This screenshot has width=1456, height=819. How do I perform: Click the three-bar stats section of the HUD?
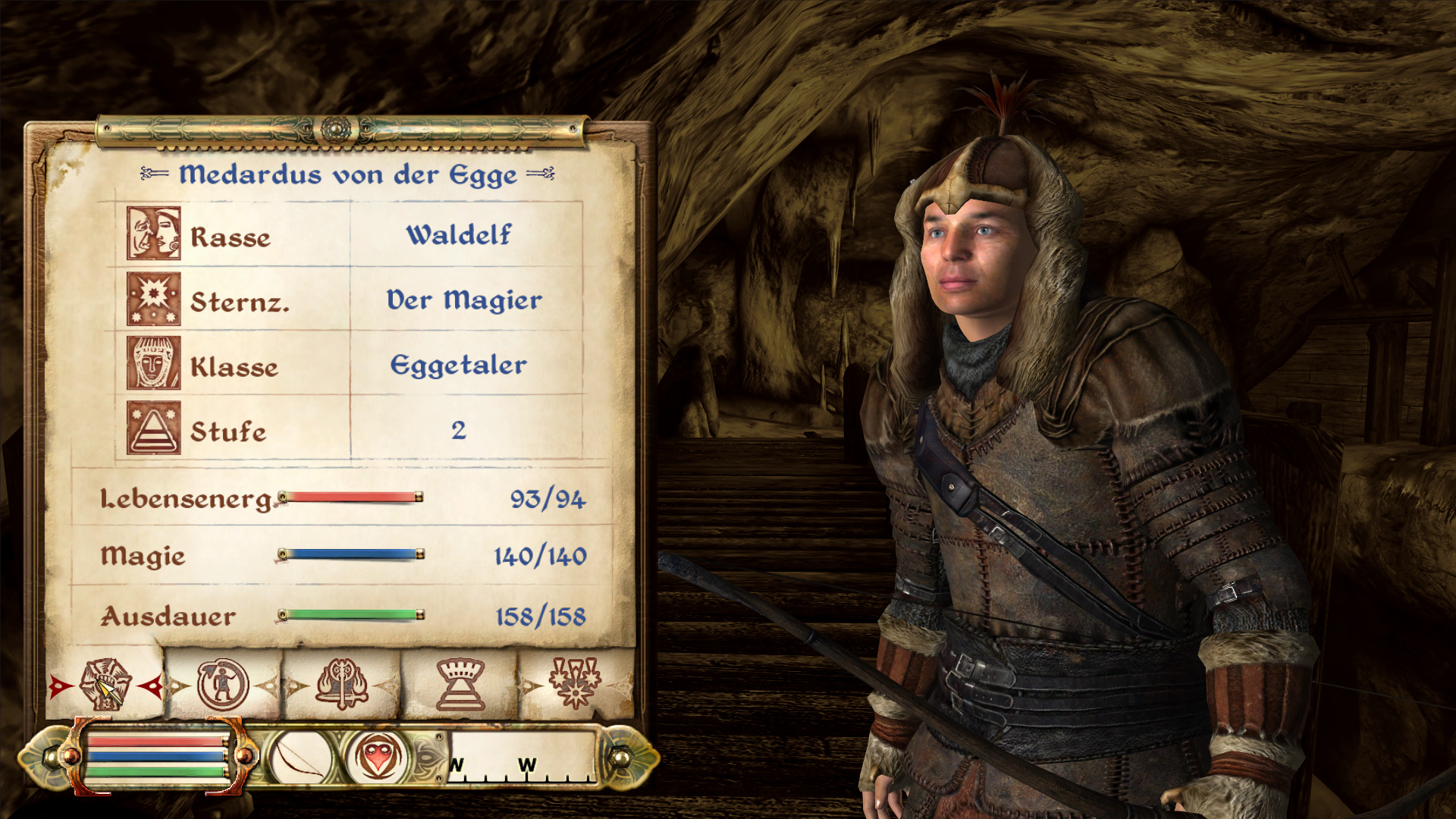[x=157, y=756]
